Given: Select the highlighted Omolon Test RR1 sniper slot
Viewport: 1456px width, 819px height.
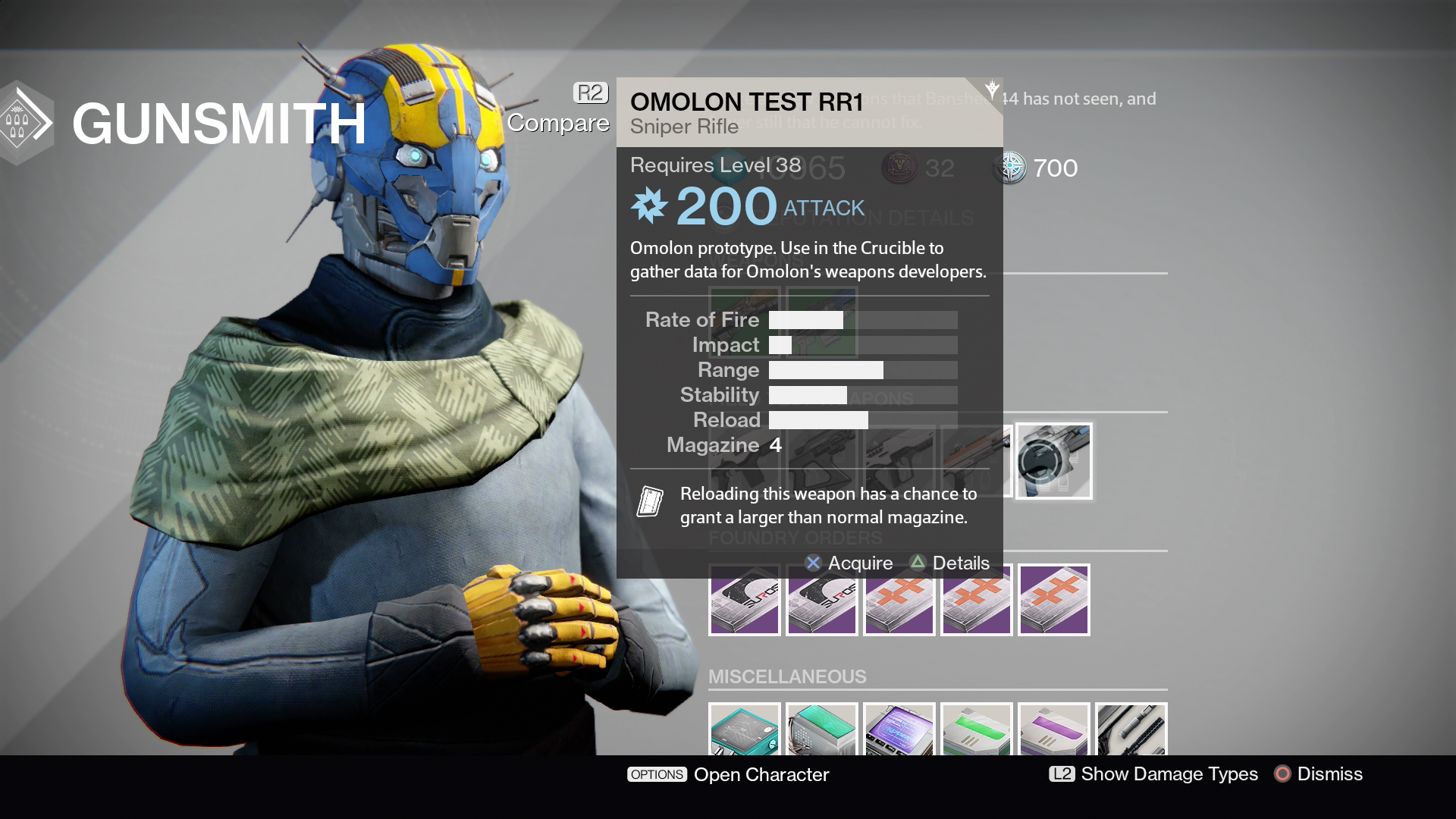Looking at the screenshot, I should (x=1053, y=460).
